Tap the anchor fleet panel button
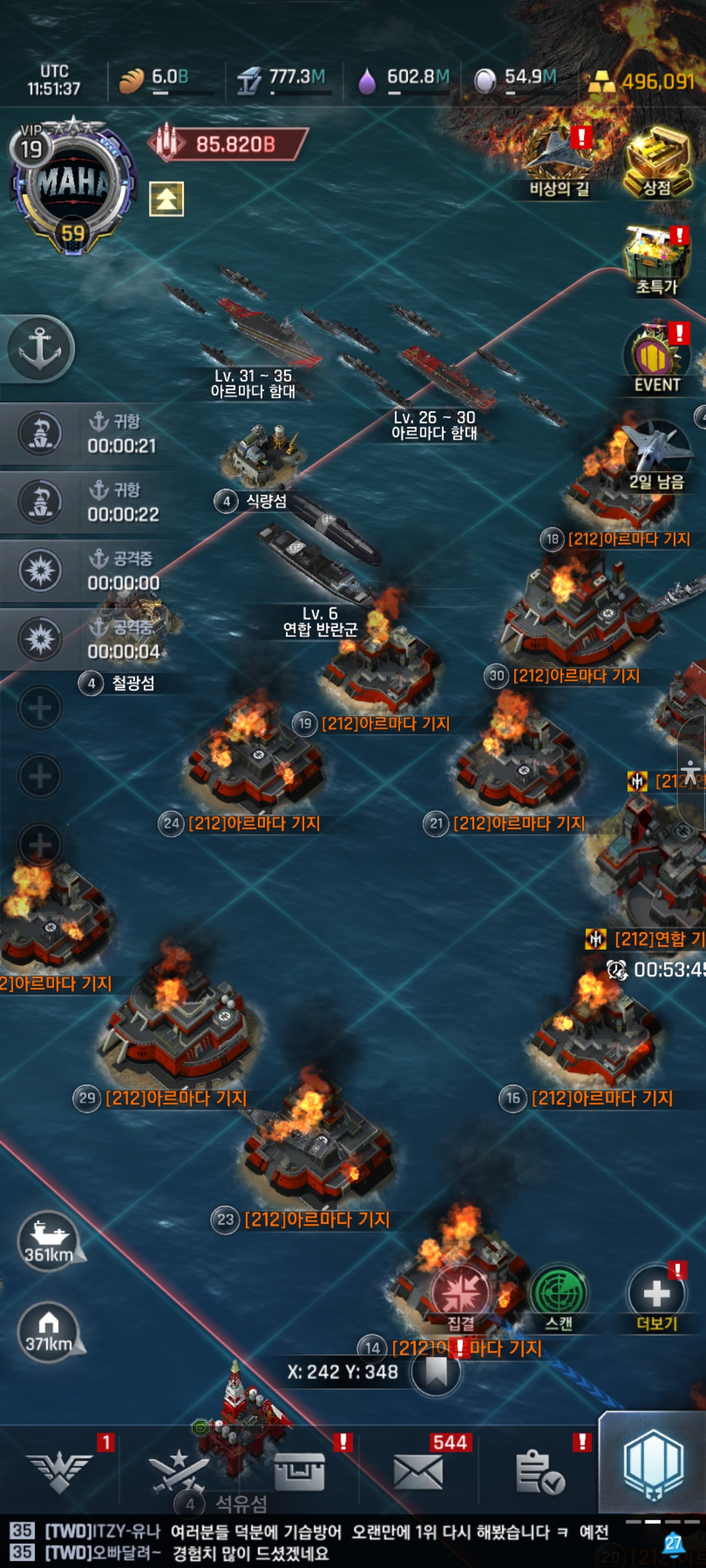The height and width of the screenshot is (1568, 706). 40,348
